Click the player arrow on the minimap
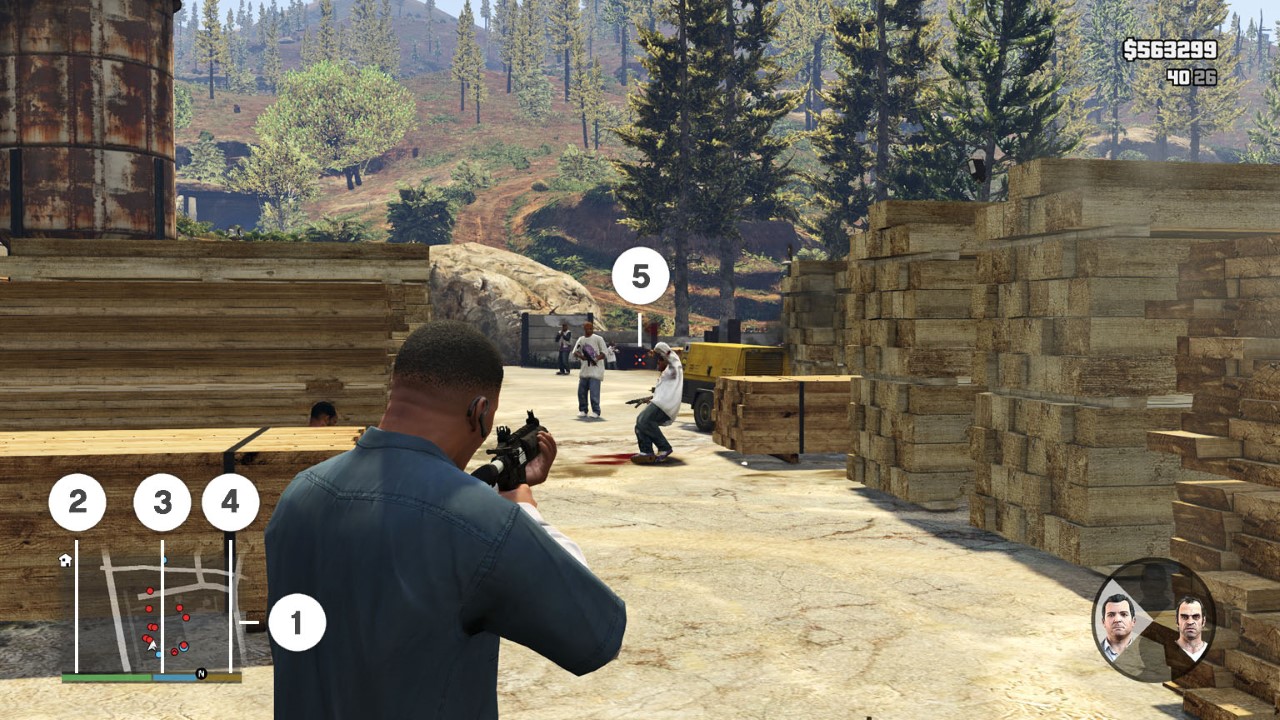1280x720 pixels. [x=151, y=644]
